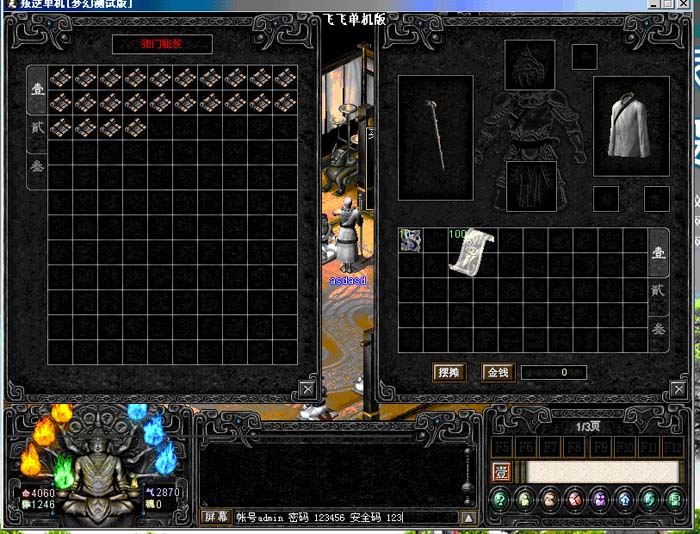The image size is (700, 534).
Task: Close the left storage panel
Action: point(307,389)
